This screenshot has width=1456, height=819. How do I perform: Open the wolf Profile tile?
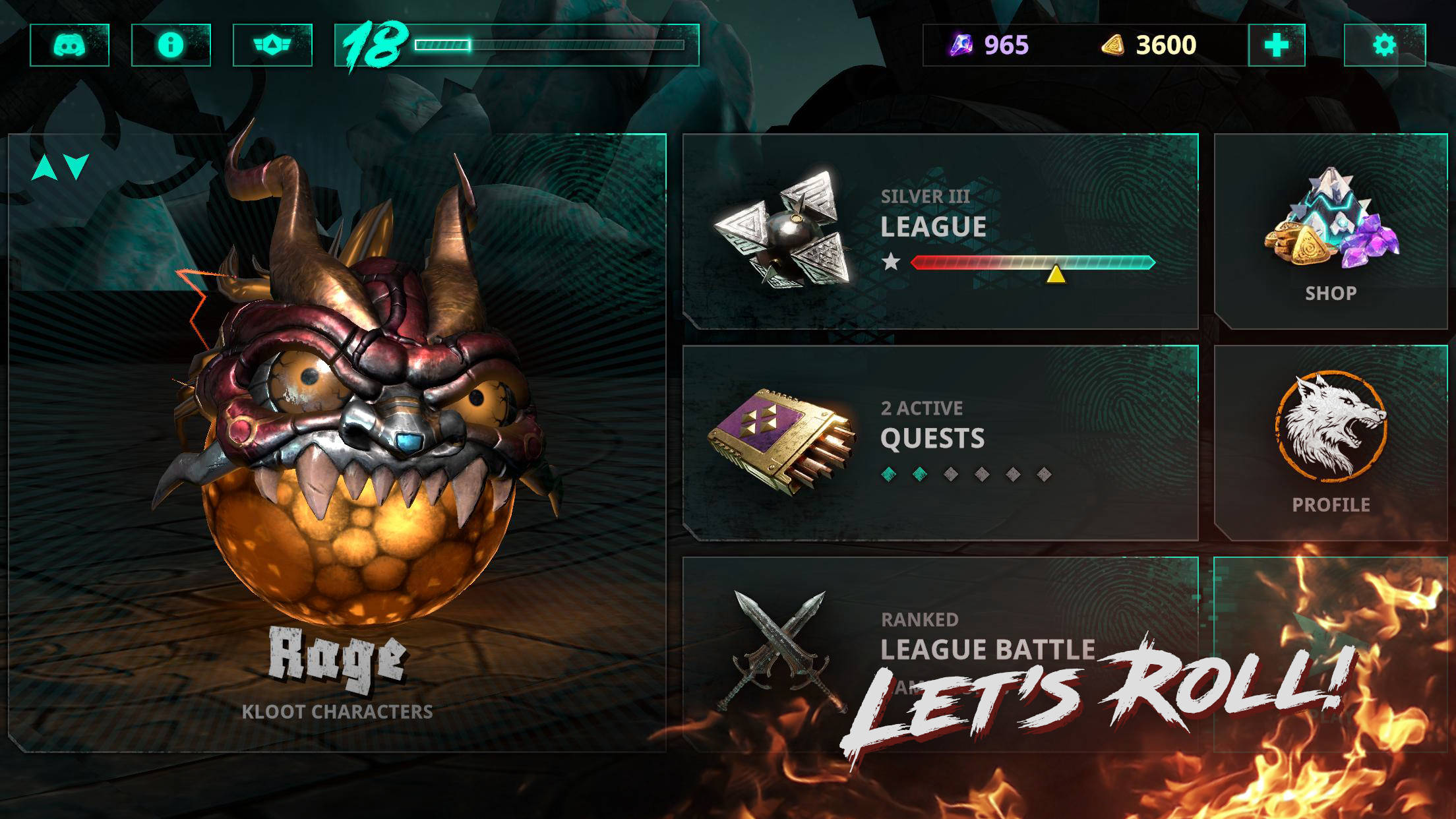click(1331, 442)
